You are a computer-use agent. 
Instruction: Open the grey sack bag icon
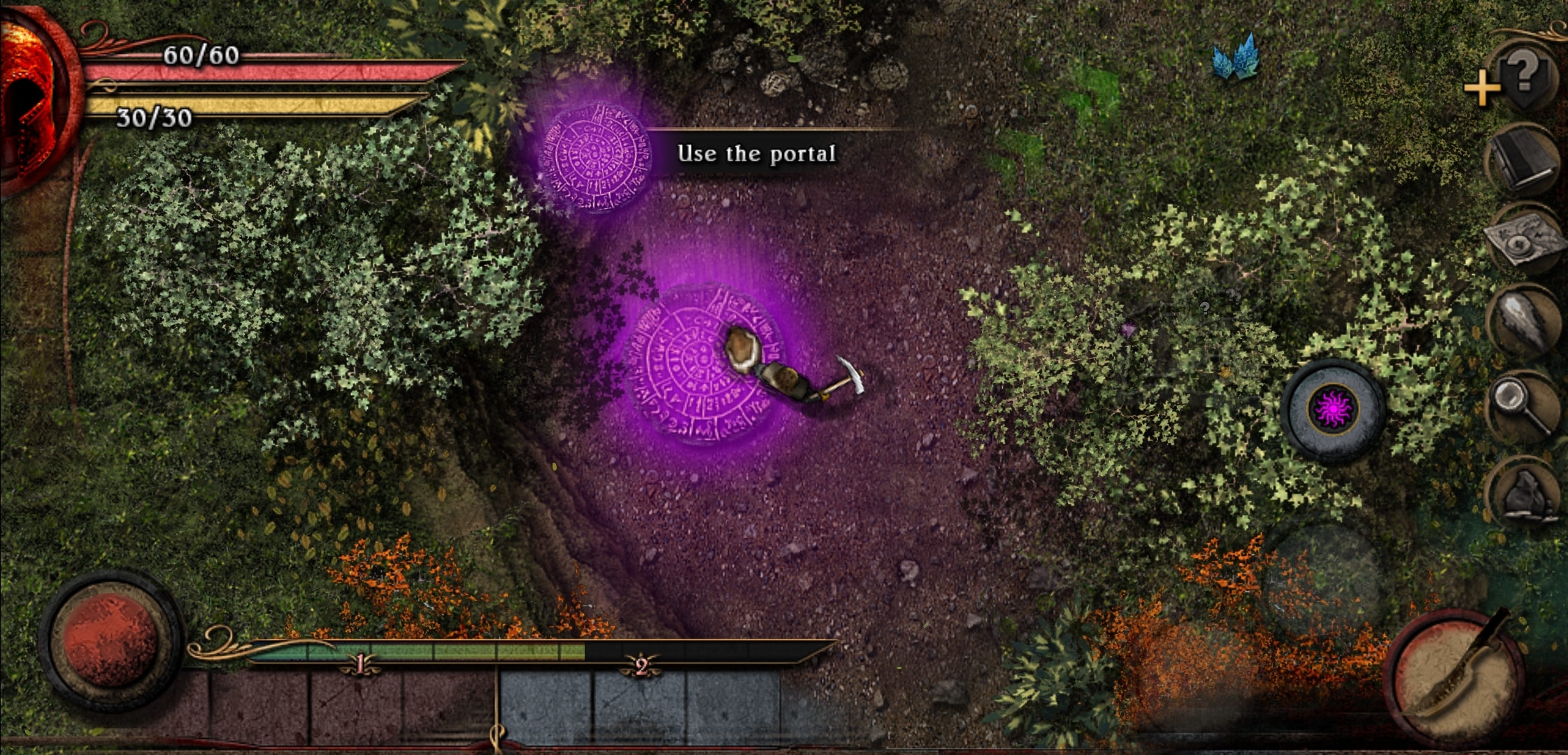pyautogui.click(x=1525, y=491)
